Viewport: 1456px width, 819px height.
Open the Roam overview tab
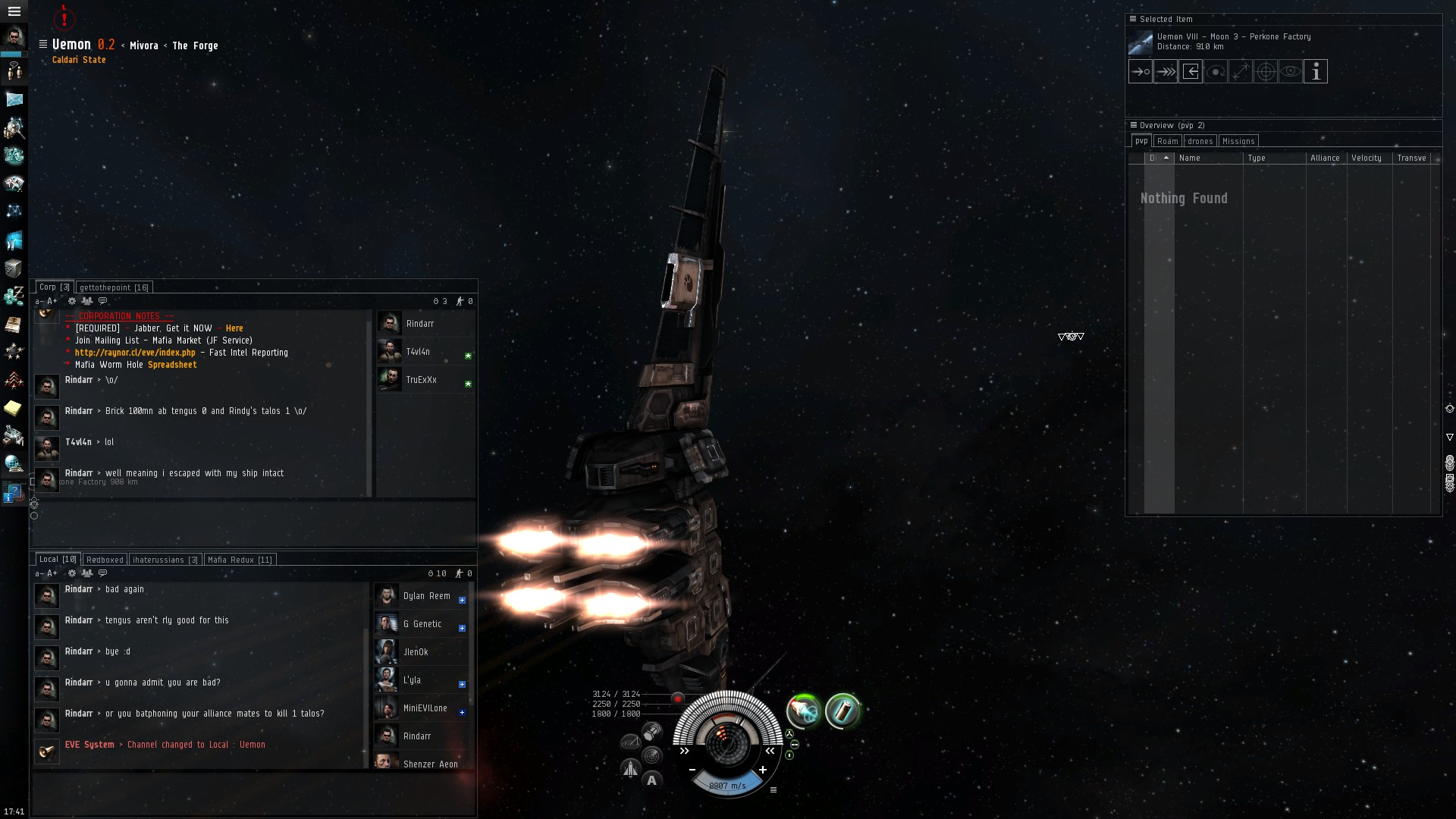coord(1167,141)
